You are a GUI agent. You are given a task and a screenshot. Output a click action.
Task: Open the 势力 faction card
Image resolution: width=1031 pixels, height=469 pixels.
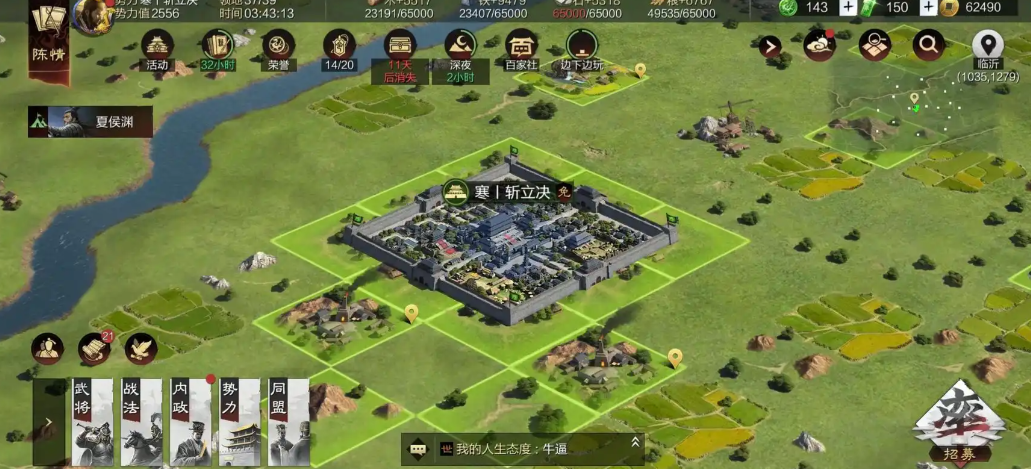(x=240, y=422)
